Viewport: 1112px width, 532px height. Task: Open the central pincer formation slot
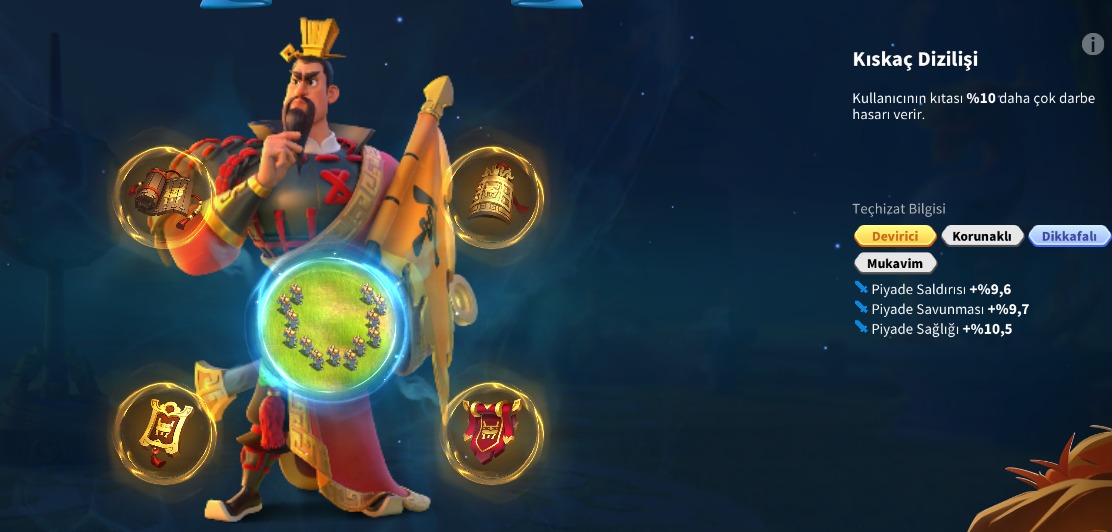[x=328, y=320]
